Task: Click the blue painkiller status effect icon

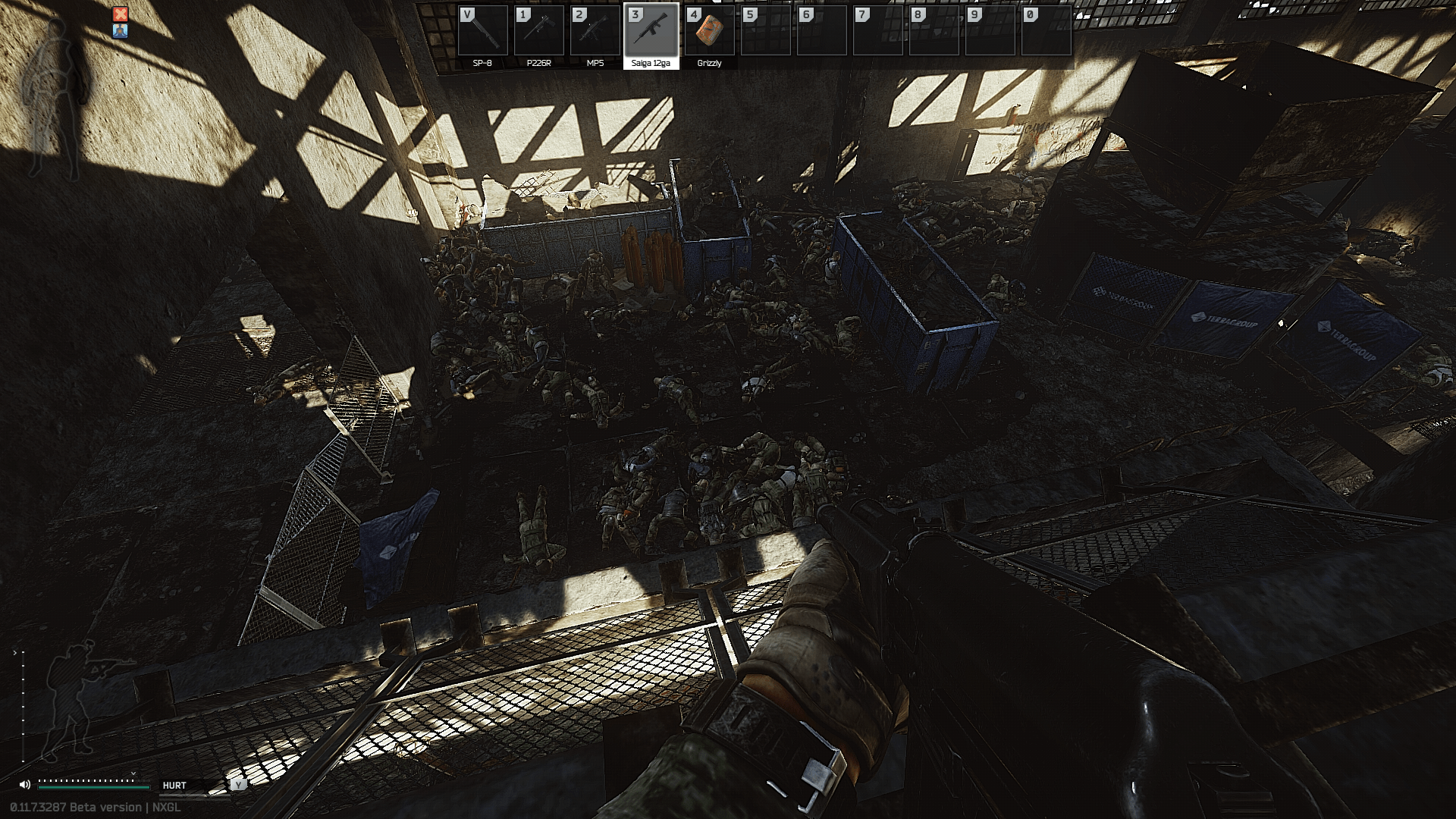Action: (121, 33)
